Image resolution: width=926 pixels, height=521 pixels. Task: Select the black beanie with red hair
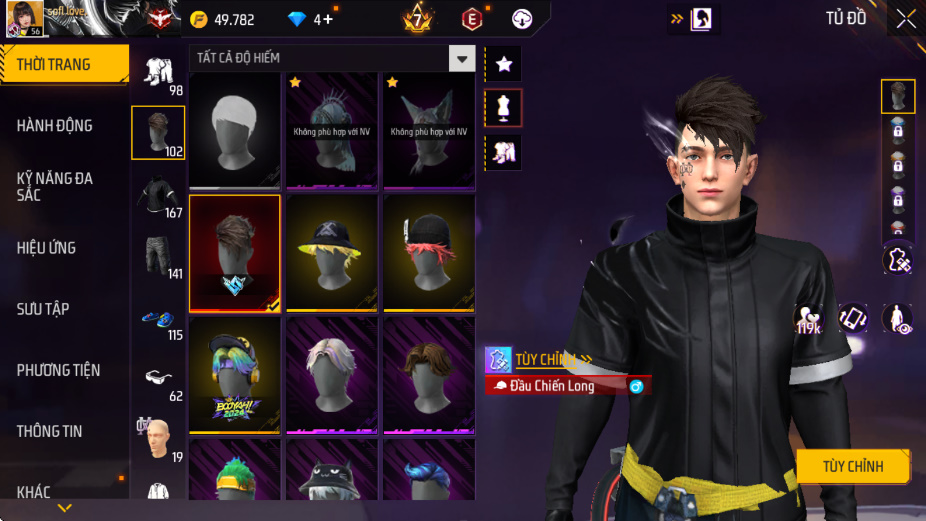(429, 251)
